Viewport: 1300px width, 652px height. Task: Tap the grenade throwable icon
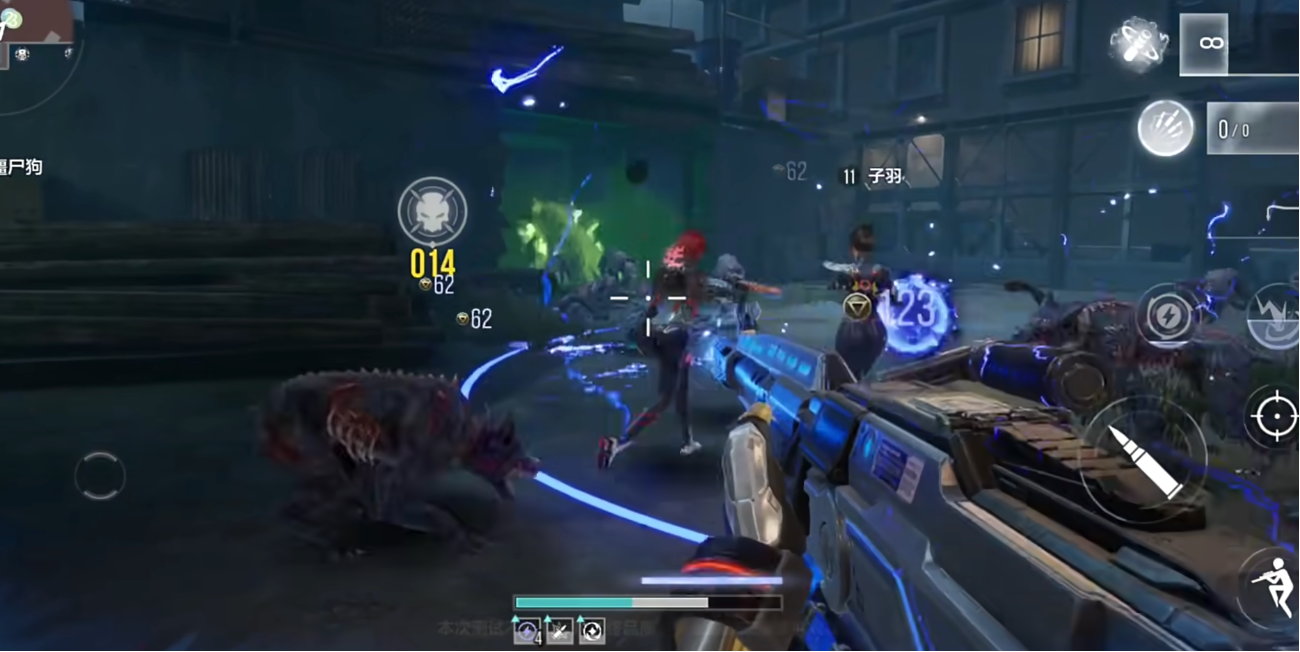[1139, 44]
